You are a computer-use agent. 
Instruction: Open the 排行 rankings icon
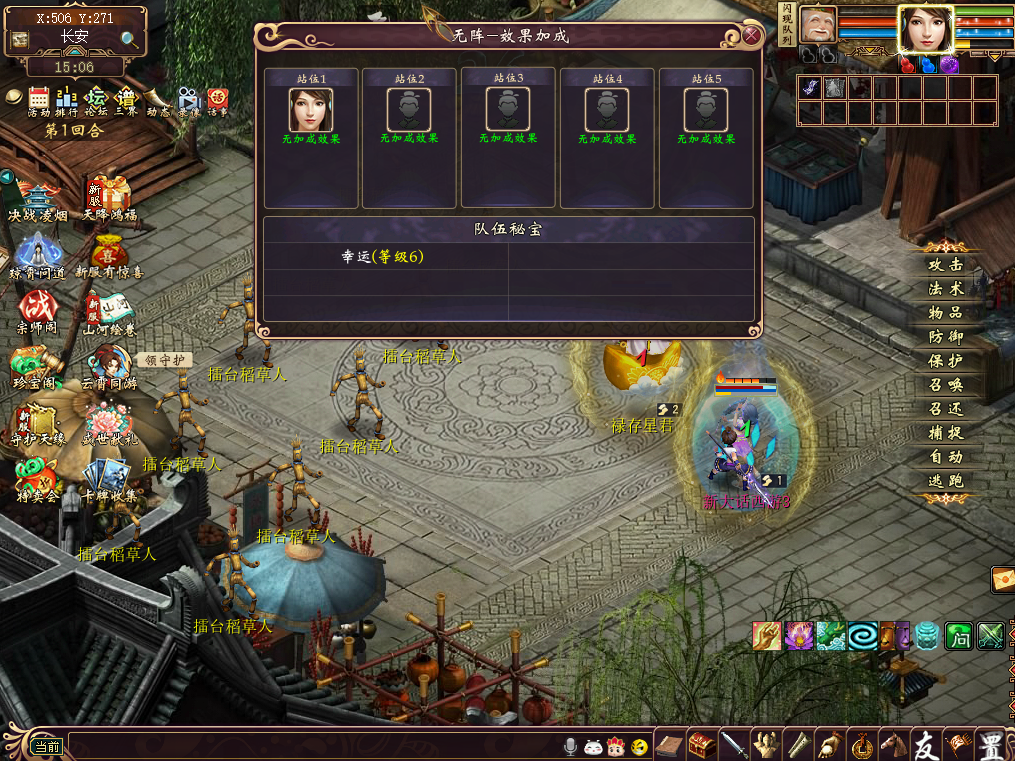coord(67,99)
